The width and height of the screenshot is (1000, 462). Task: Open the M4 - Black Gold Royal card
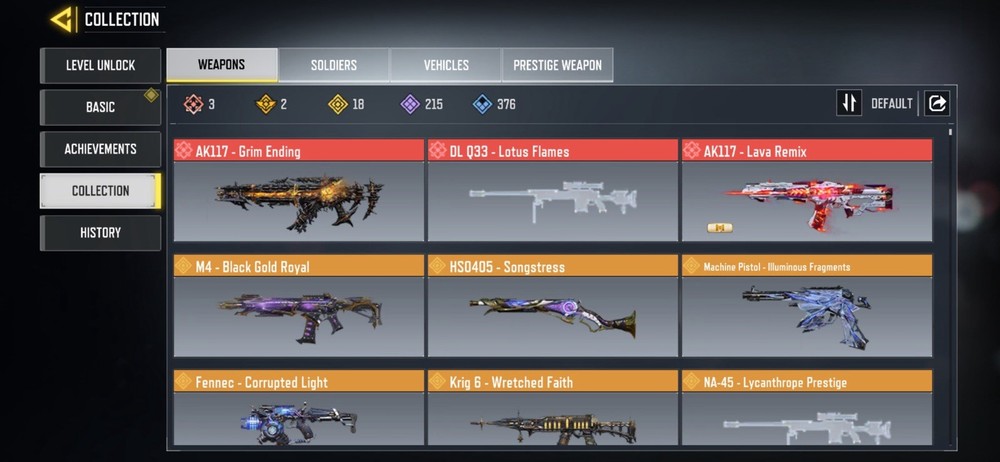tap(298, 307)
